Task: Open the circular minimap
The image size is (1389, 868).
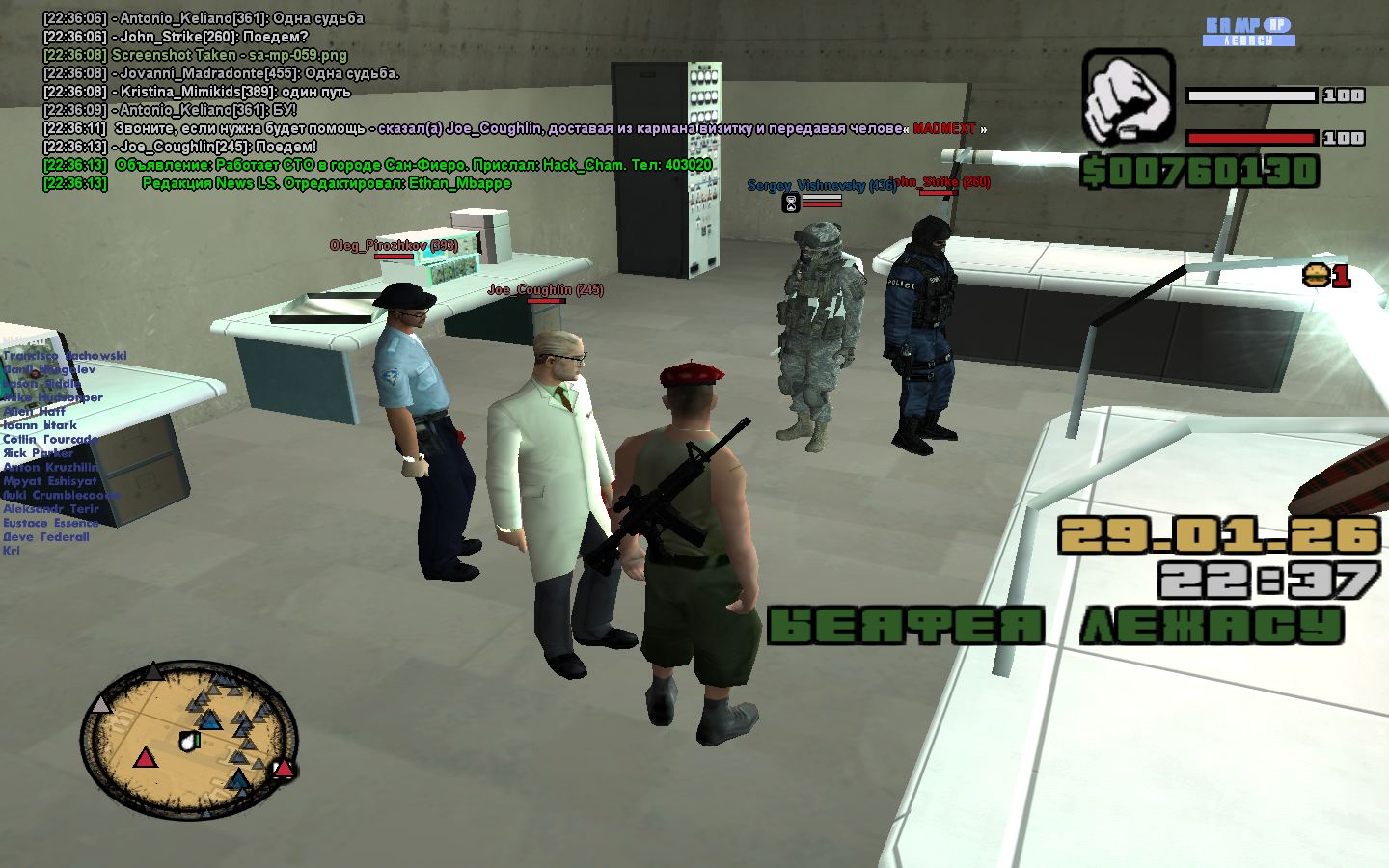Action: (x=189, y=740)
